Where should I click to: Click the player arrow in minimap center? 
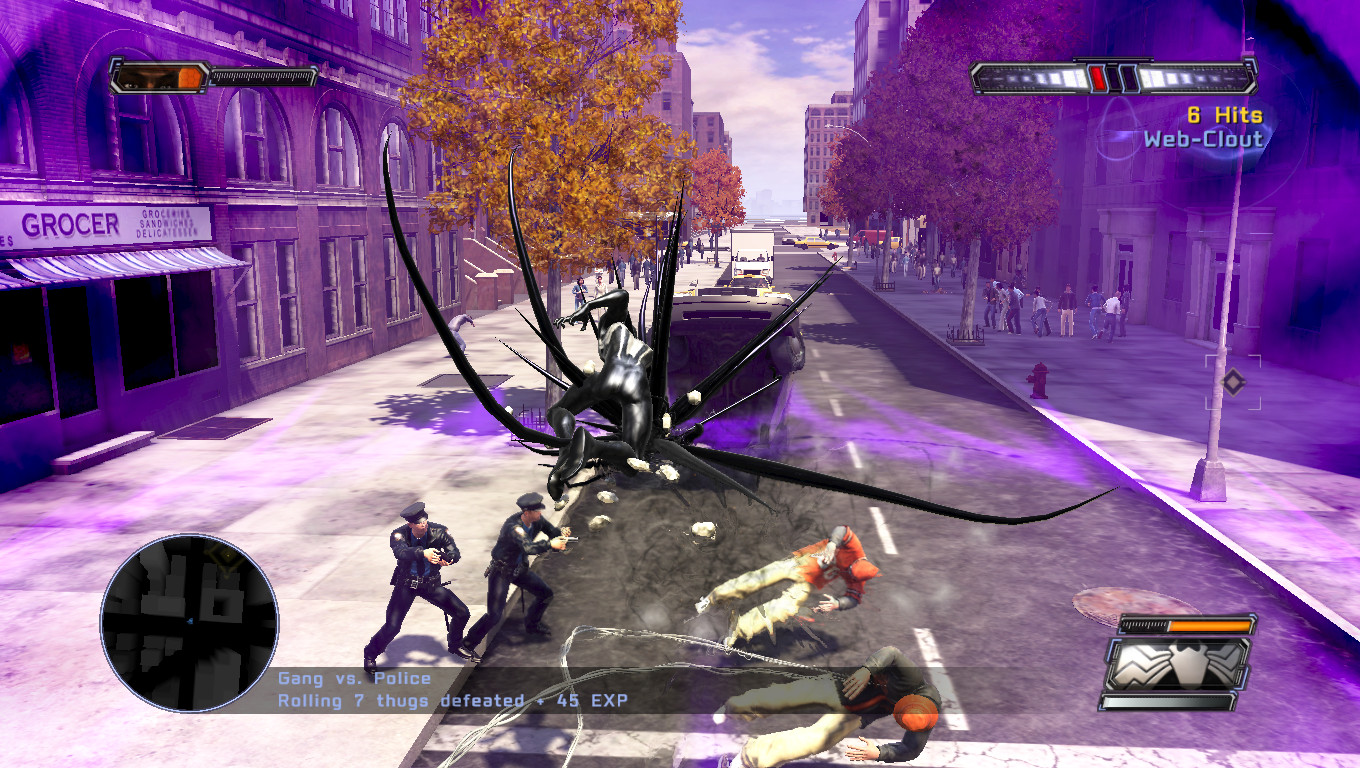[190, 622]
